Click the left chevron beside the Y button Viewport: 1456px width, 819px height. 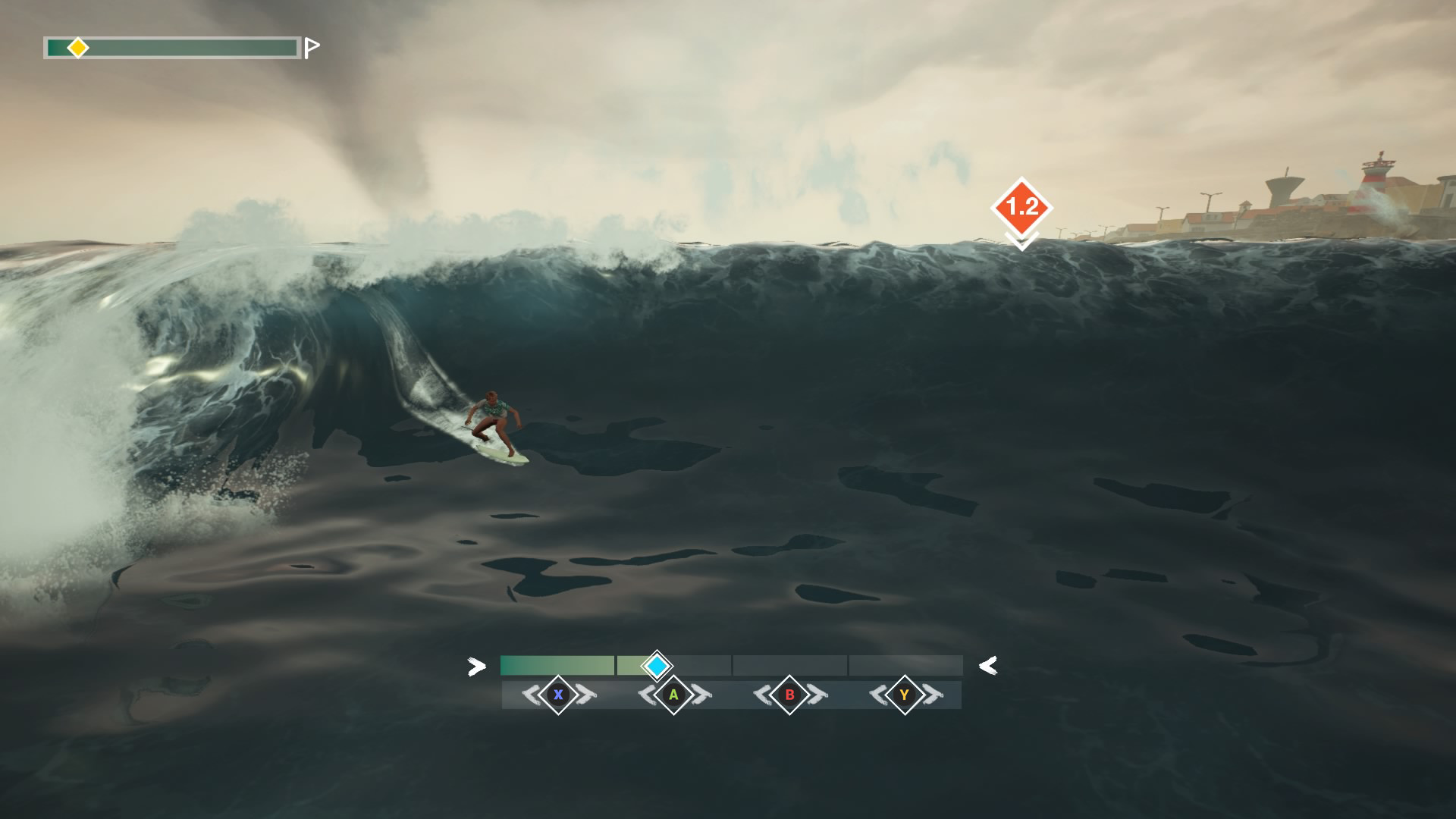(876, 694)
